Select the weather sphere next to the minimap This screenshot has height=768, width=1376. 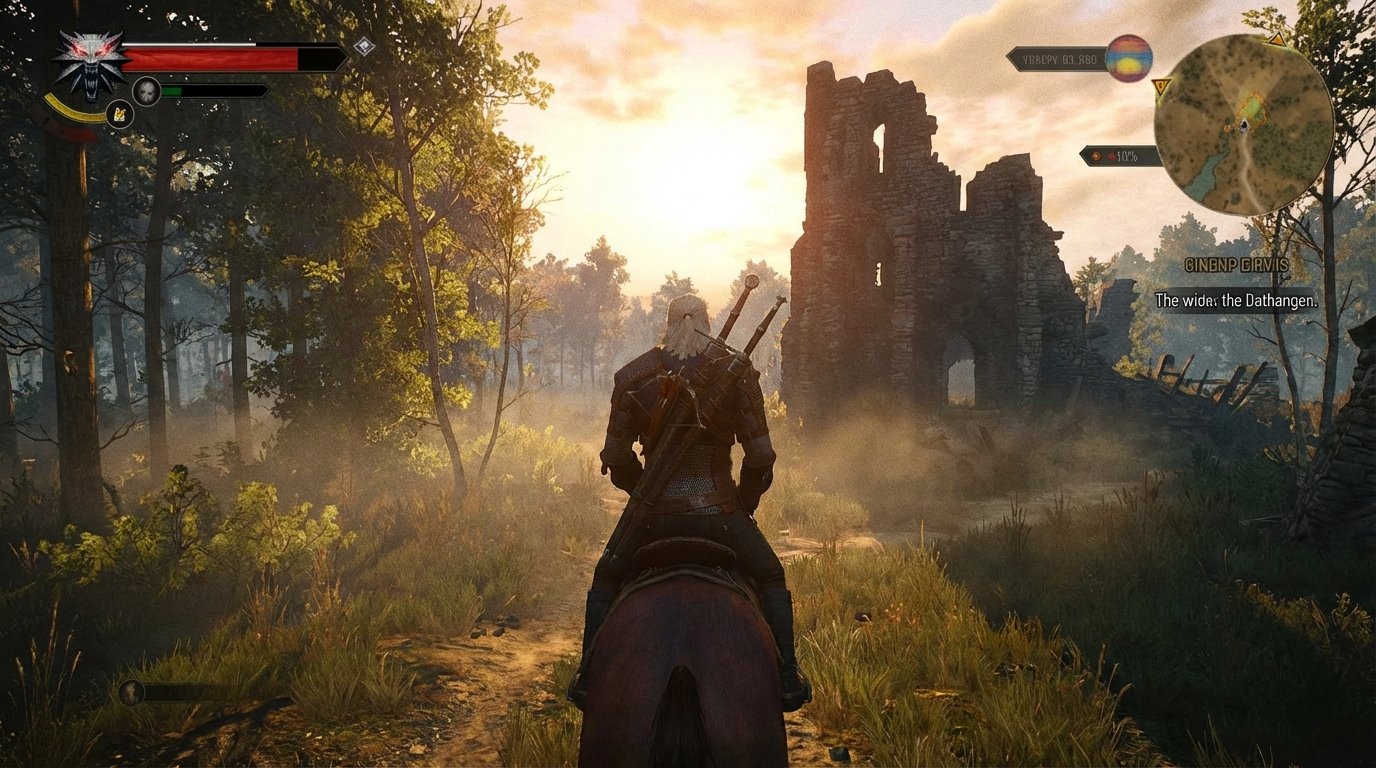coord(1128,58)
